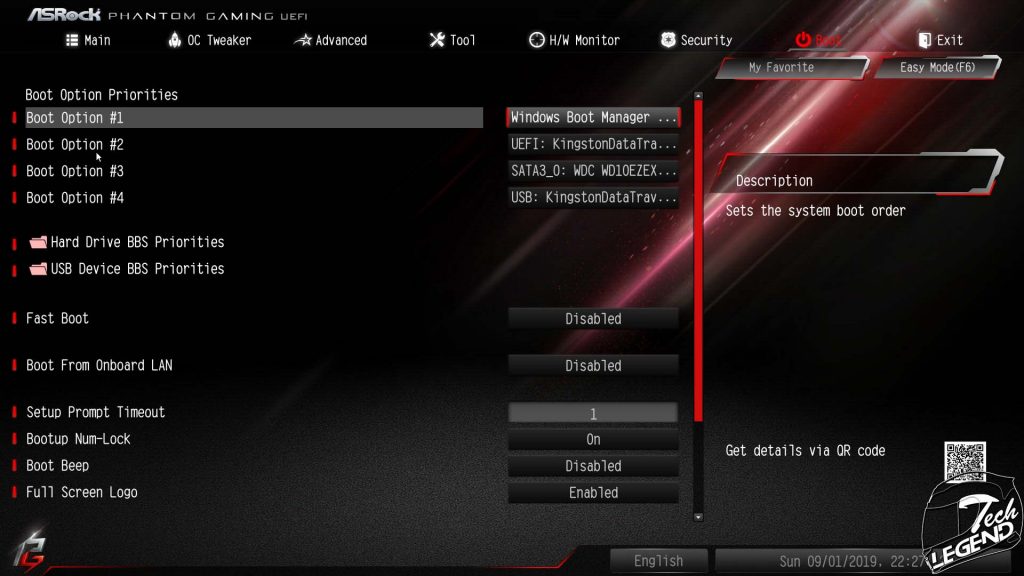Open Boot Option #2 UEFI Kingston dropdown
This screenshot has width=1024, height=576.
(593, 144)
